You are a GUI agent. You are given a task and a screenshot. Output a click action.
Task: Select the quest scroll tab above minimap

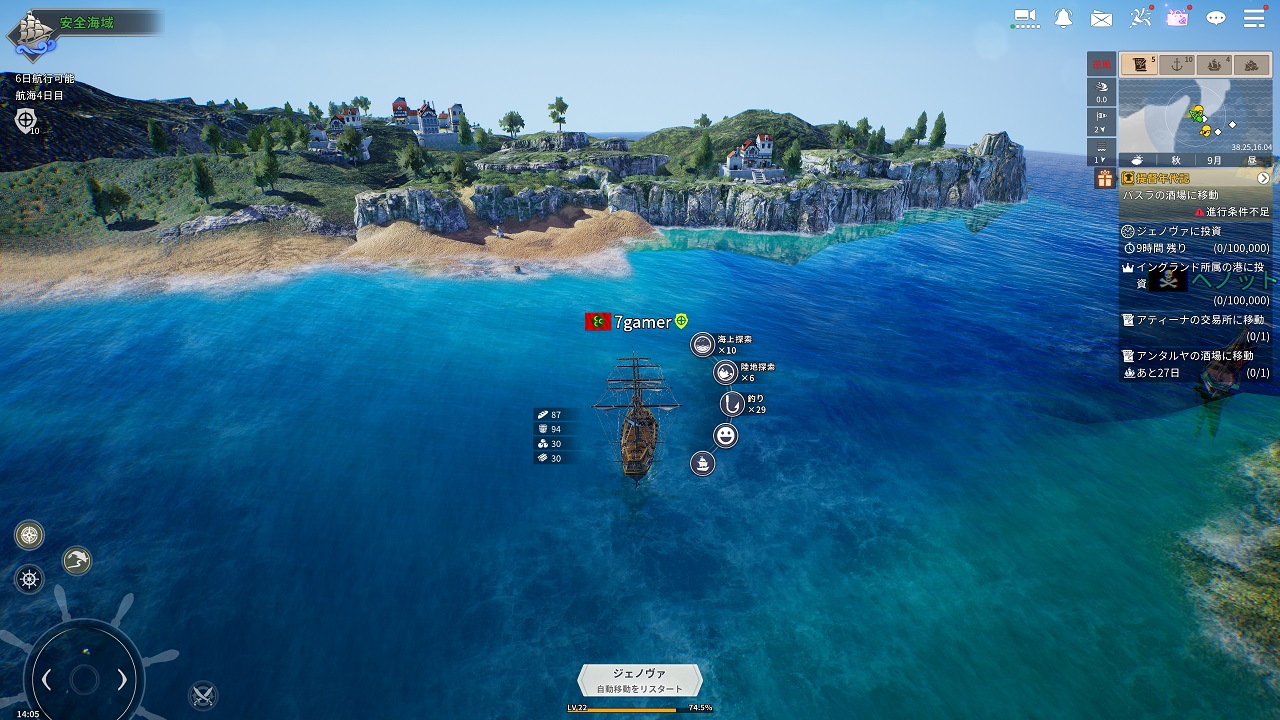point(1138,65)
